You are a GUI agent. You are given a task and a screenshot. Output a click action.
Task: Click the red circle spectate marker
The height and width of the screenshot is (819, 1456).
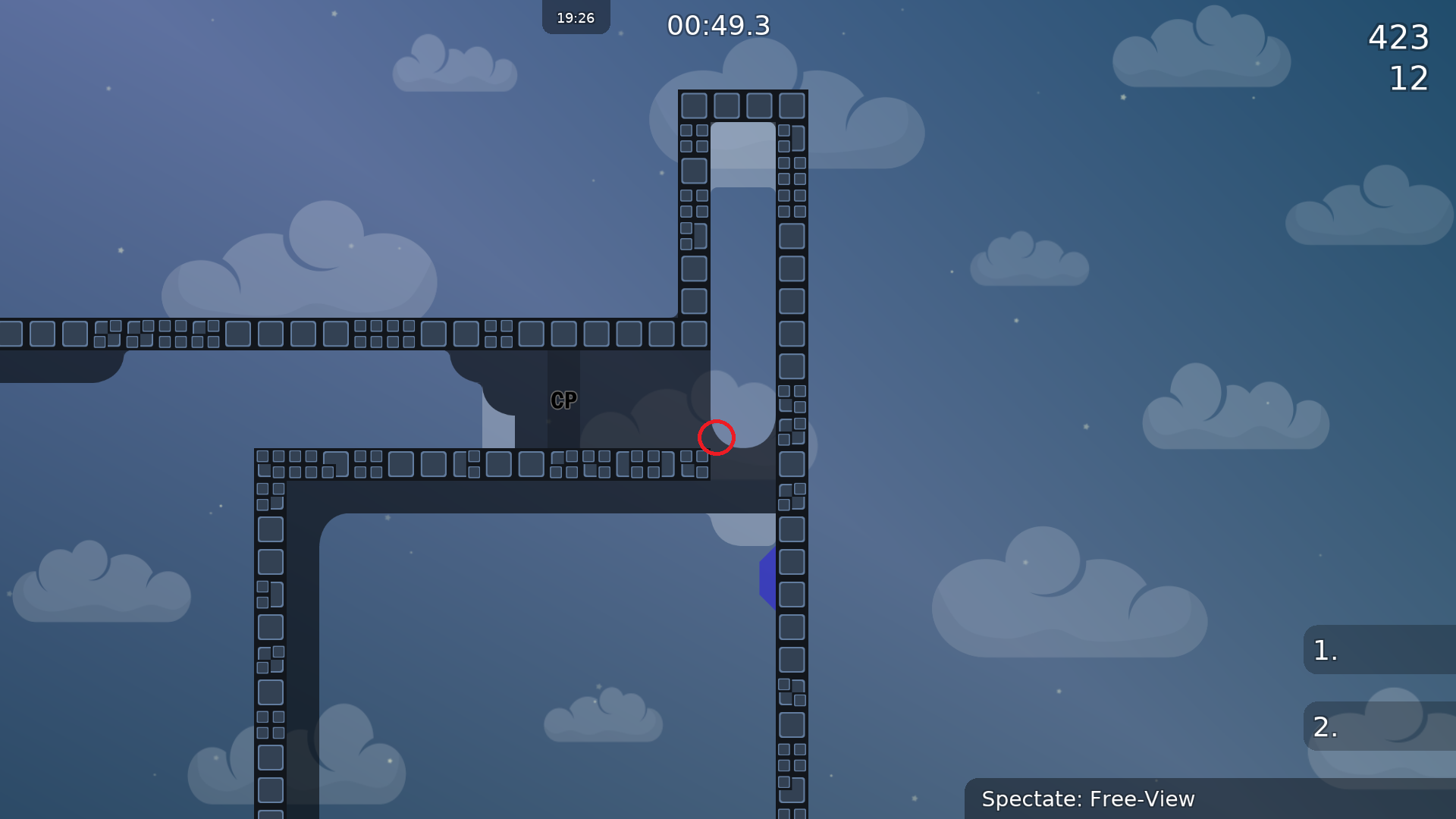click(717, 437)
